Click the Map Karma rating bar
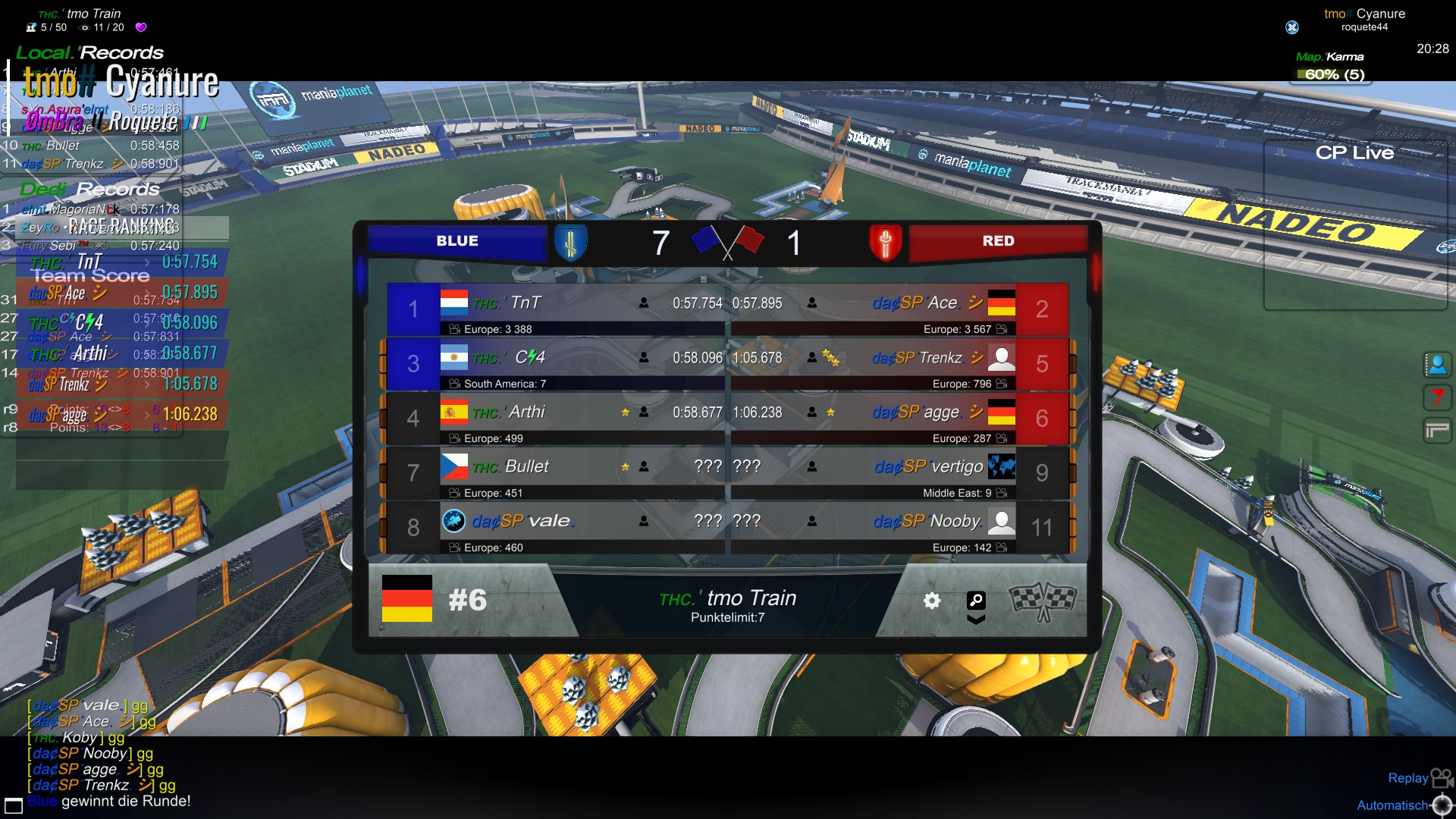The image size is (1456, 819). [x=1334, y=74]
